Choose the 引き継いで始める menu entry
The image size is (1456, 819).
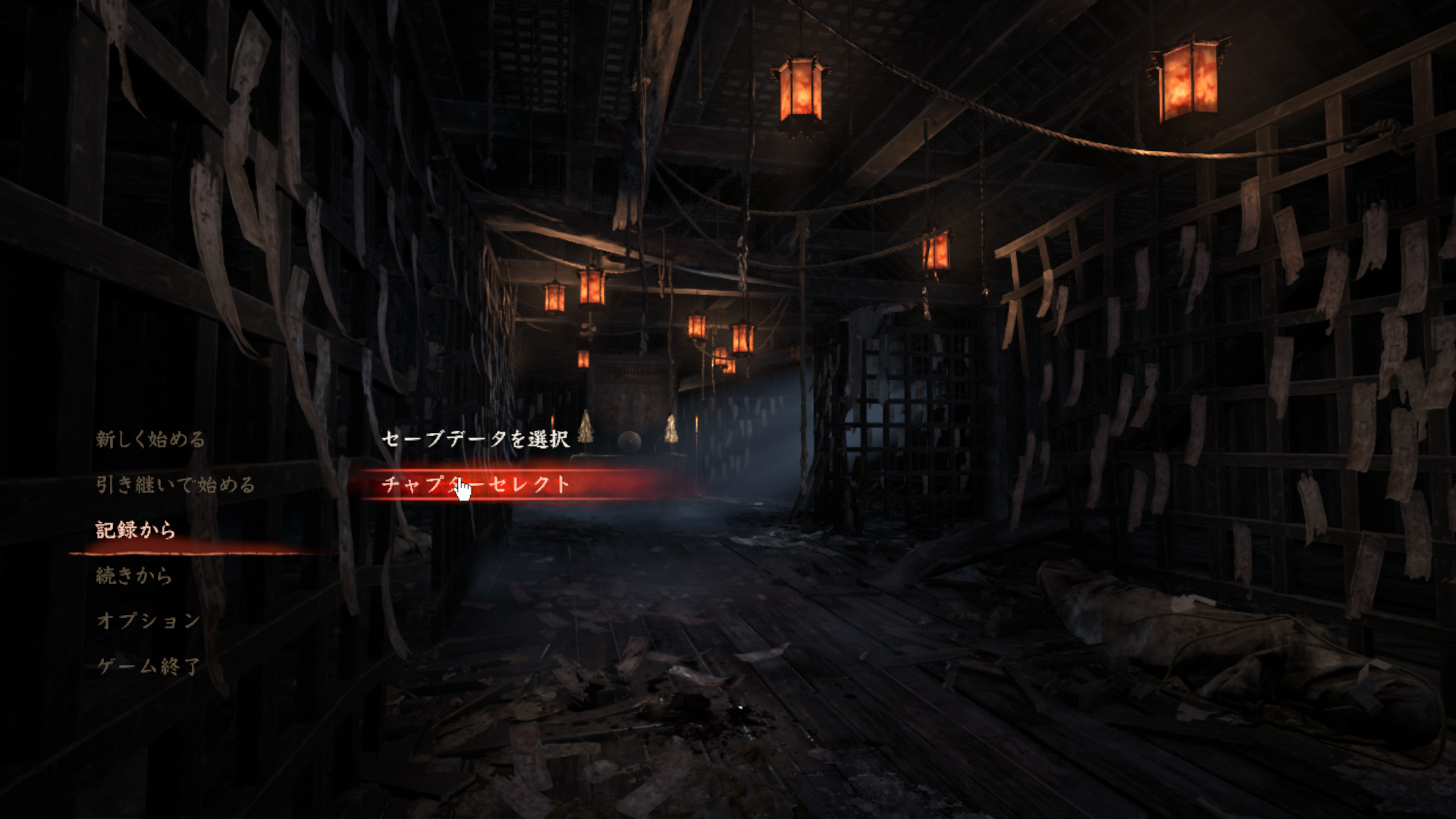point(175,485)
